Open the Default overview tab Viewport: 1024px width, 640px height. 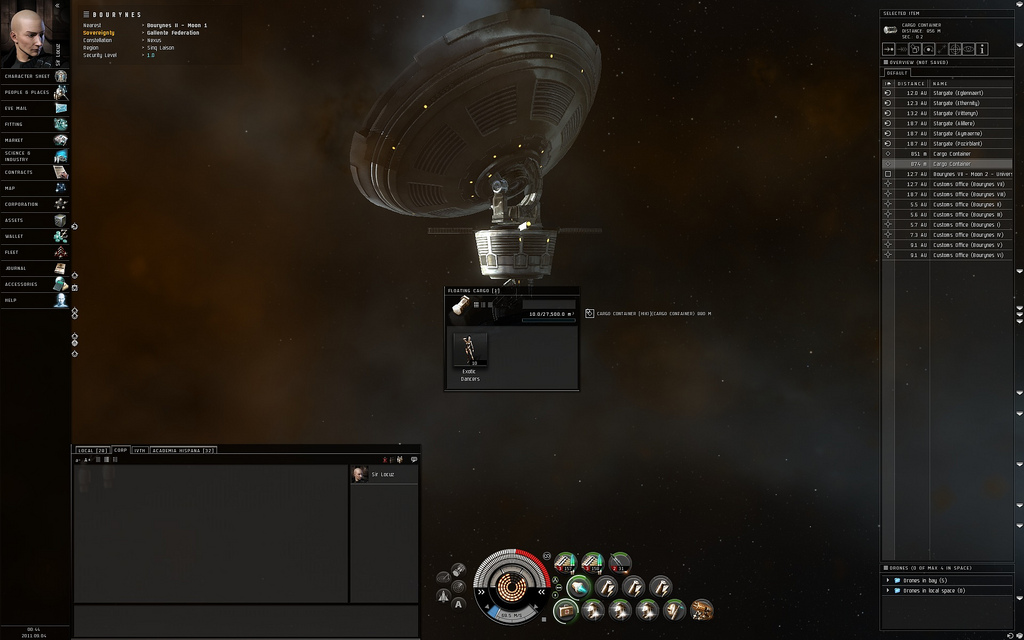point(897,72)
